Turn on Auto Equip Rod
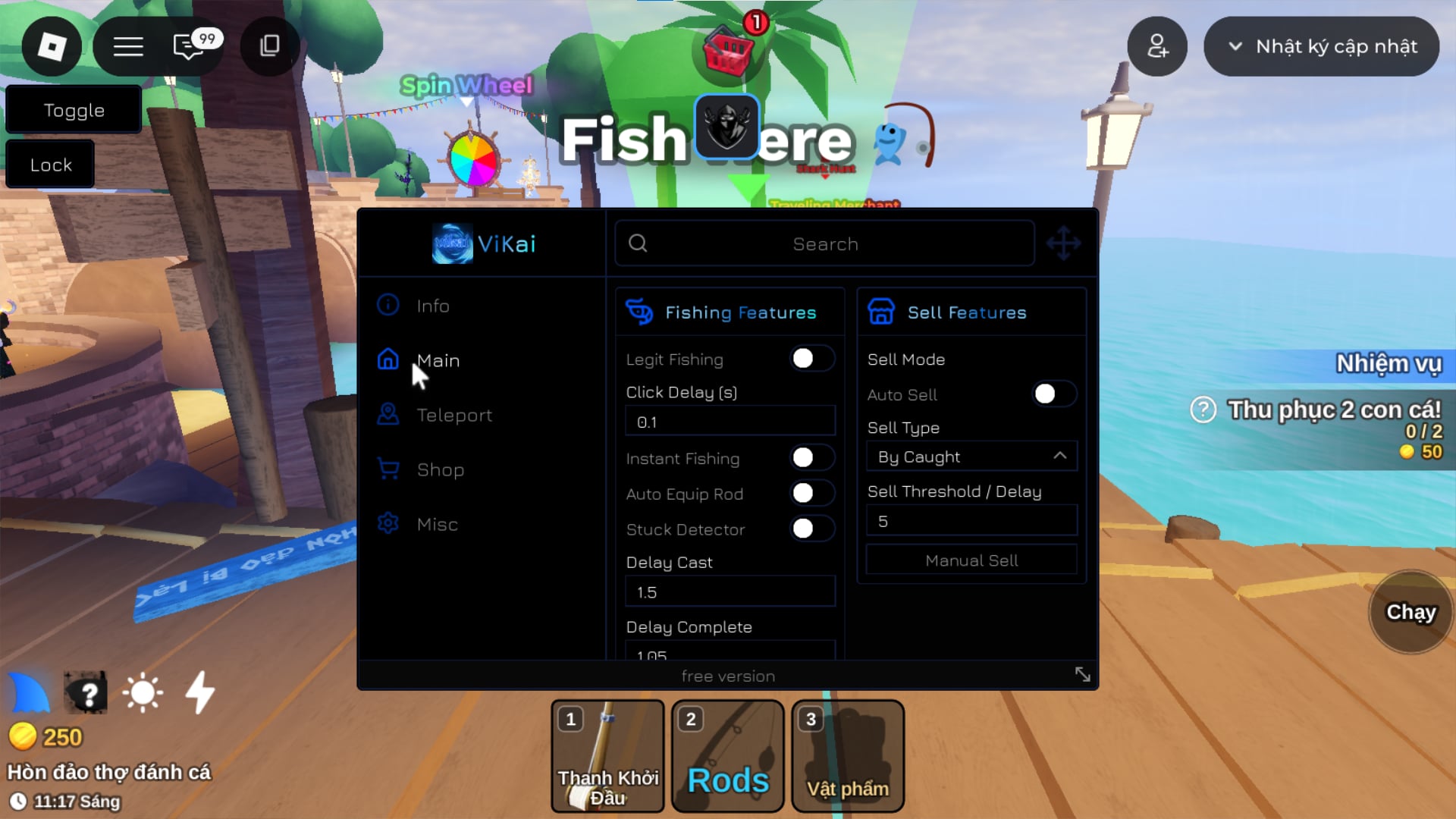1456x819 pixels. [811, 494]
